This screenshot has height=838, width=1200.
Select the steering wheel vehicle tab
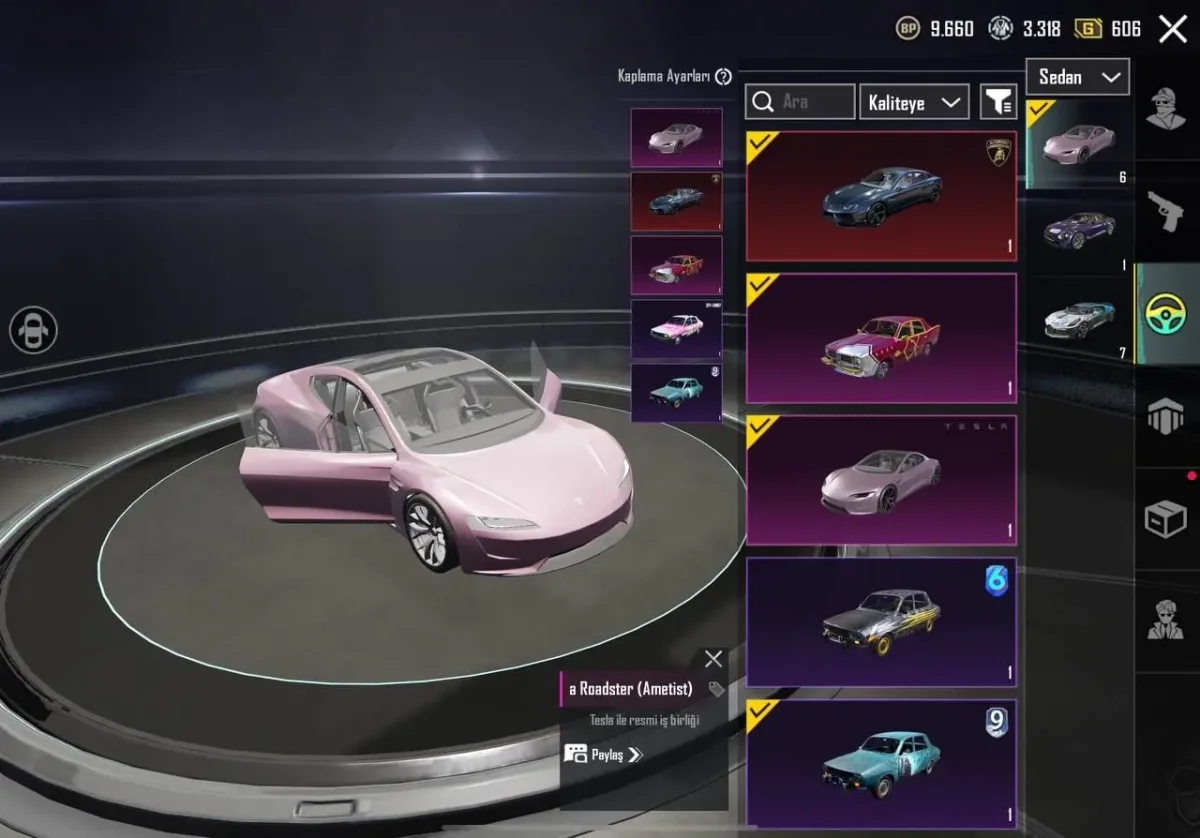pyautogui.click(x=1165, y=314)
